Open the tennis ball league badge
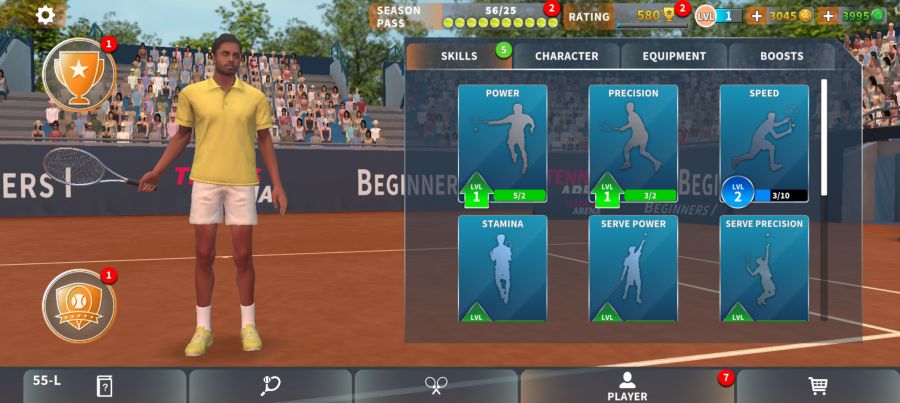 click(x=79, y=305)
